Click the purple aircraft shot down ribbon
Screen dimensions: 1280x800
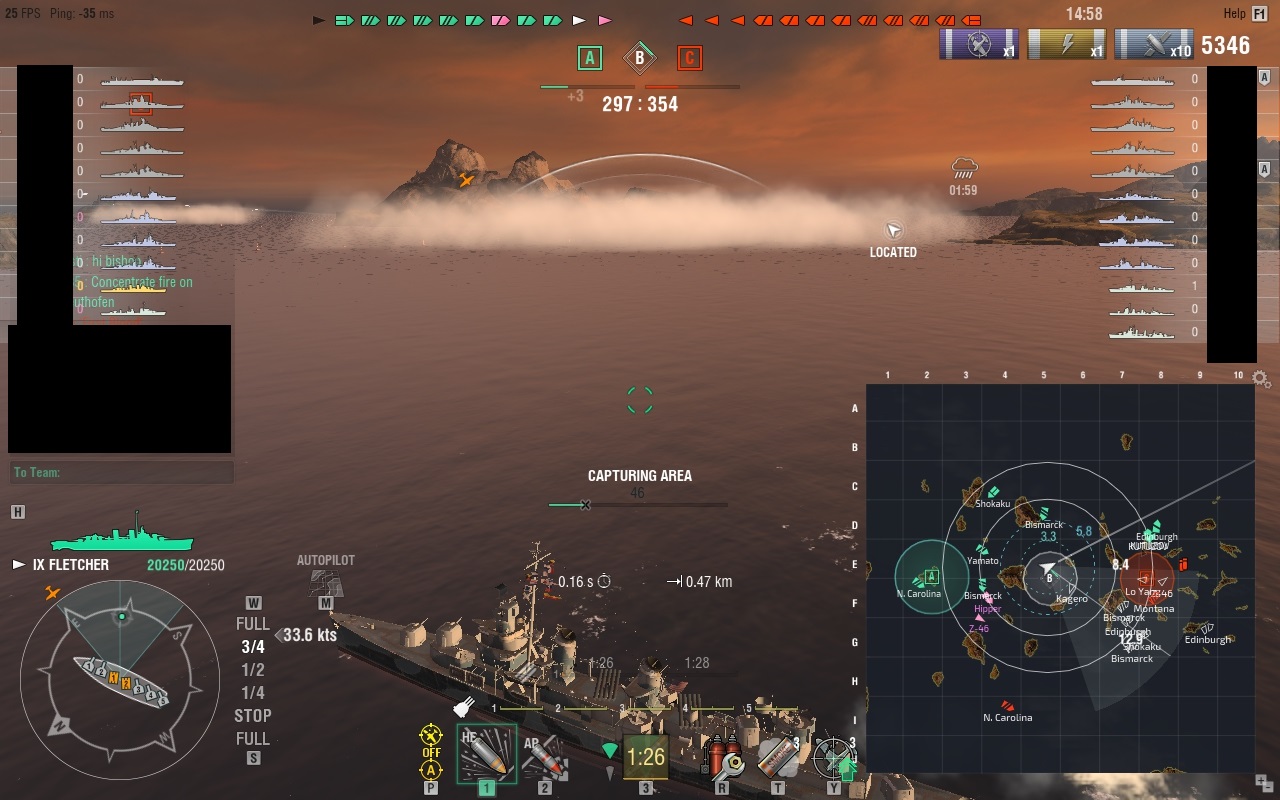tap(979, 45)
